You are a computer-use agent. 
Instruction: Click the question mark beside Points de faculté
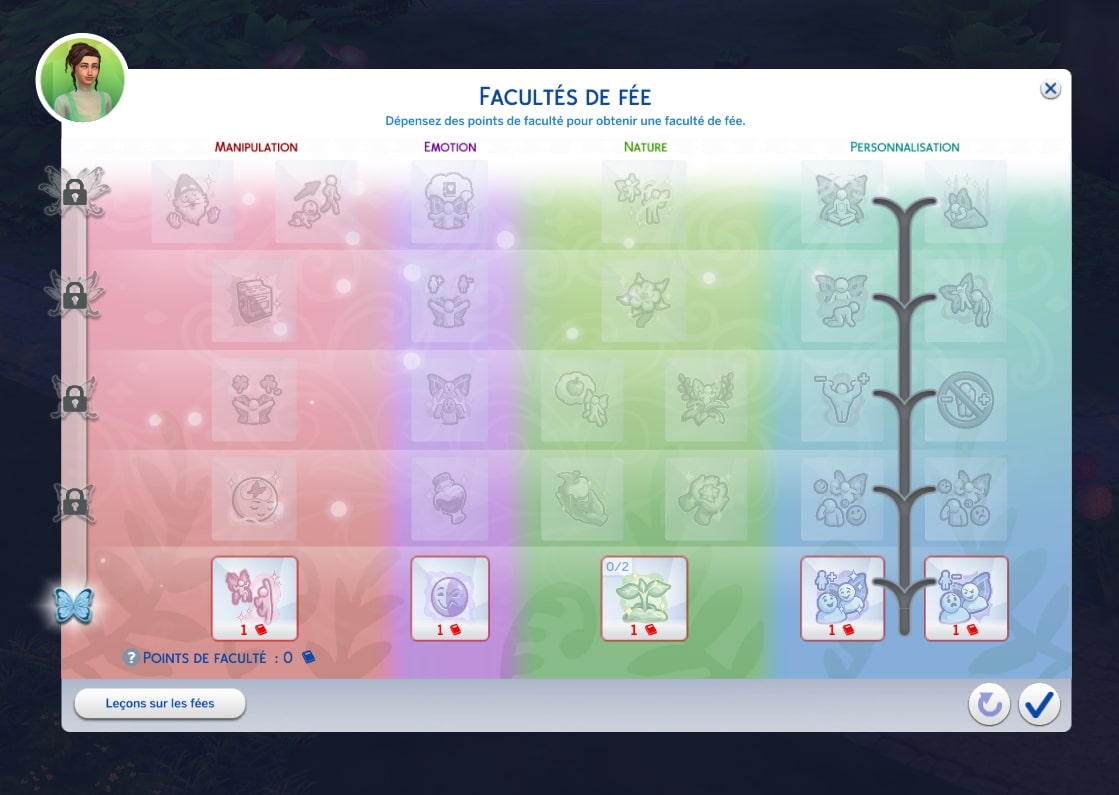point(130,657)
